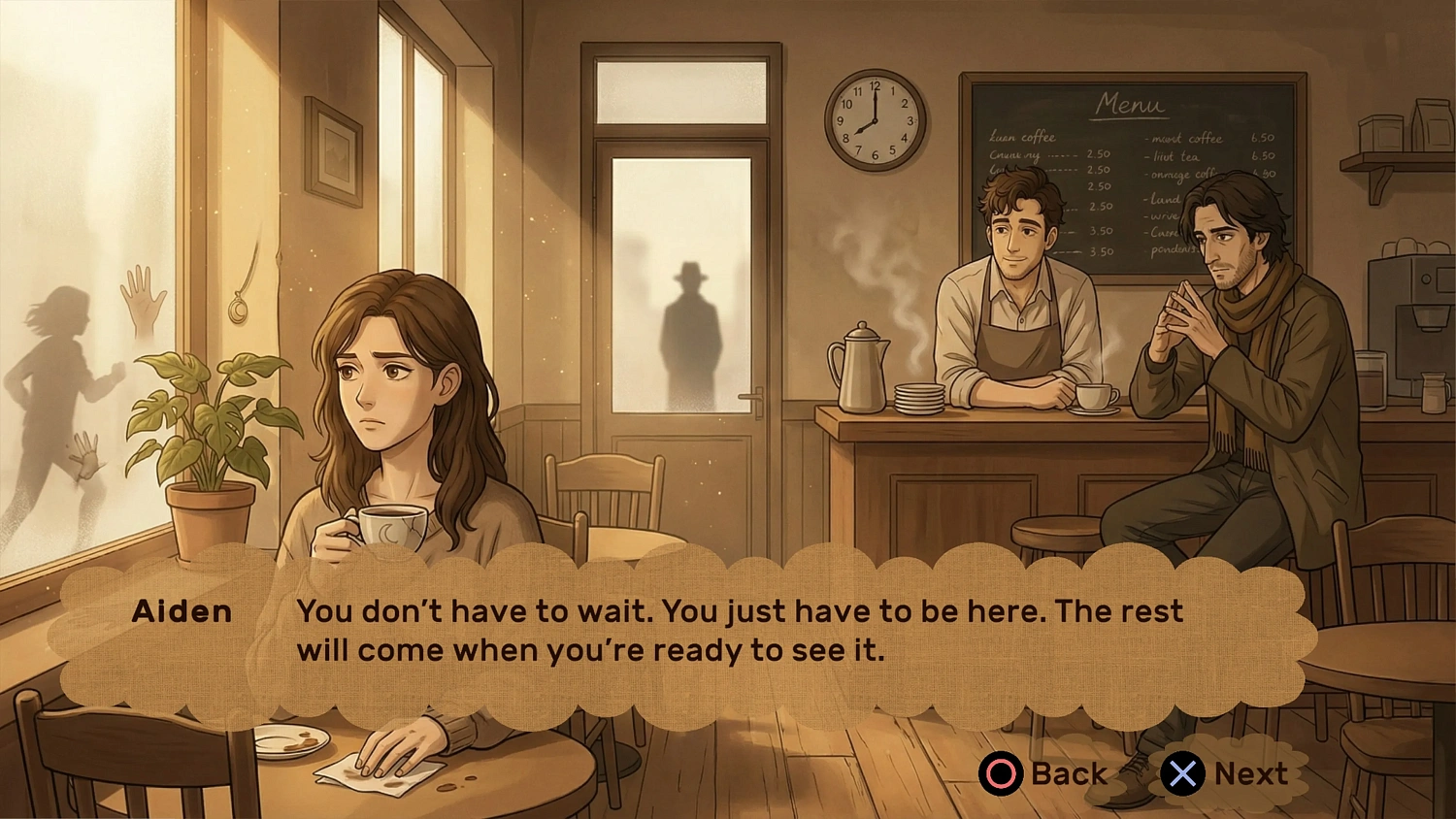The height and width of the screenshot is (819, 1456).
Task: Expand the Aiden dialogue bubble
Action: pos(679,631)
